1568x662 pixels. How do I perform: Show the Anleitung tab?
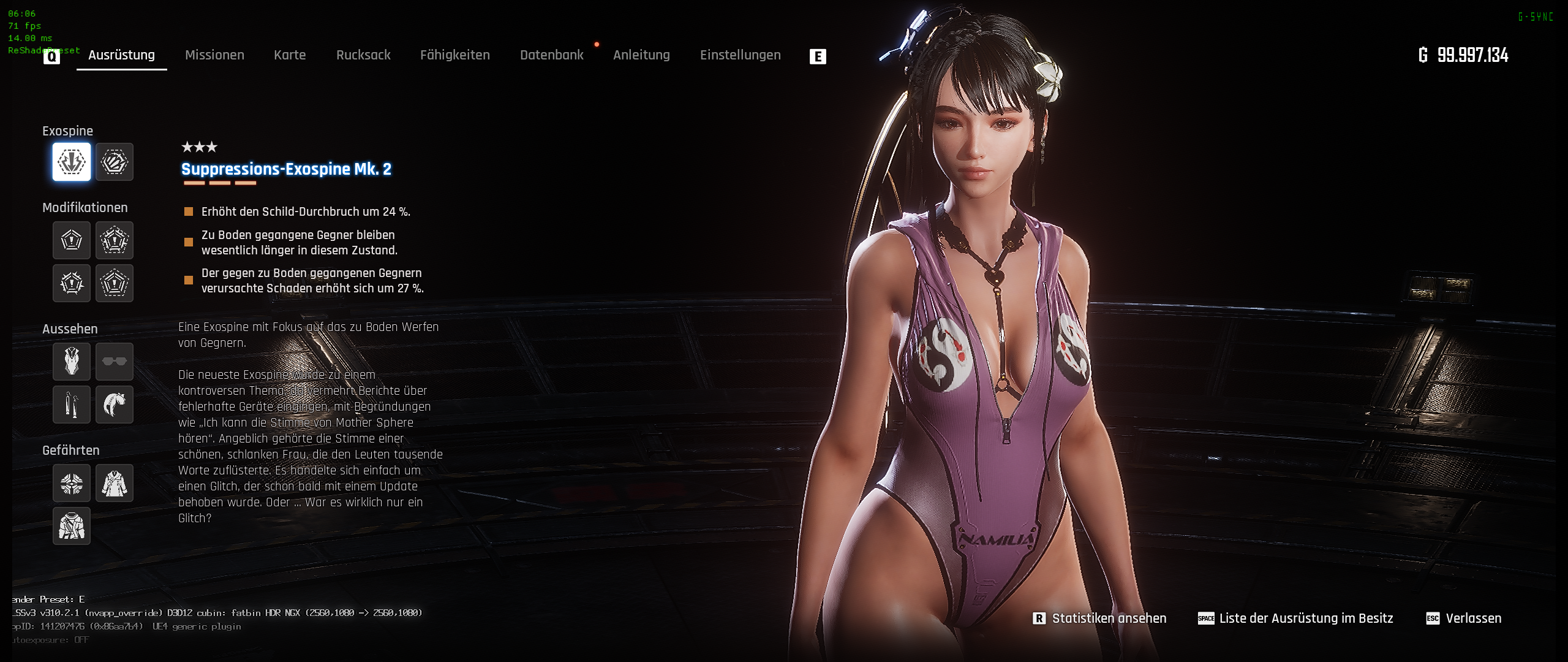(641, 55)
